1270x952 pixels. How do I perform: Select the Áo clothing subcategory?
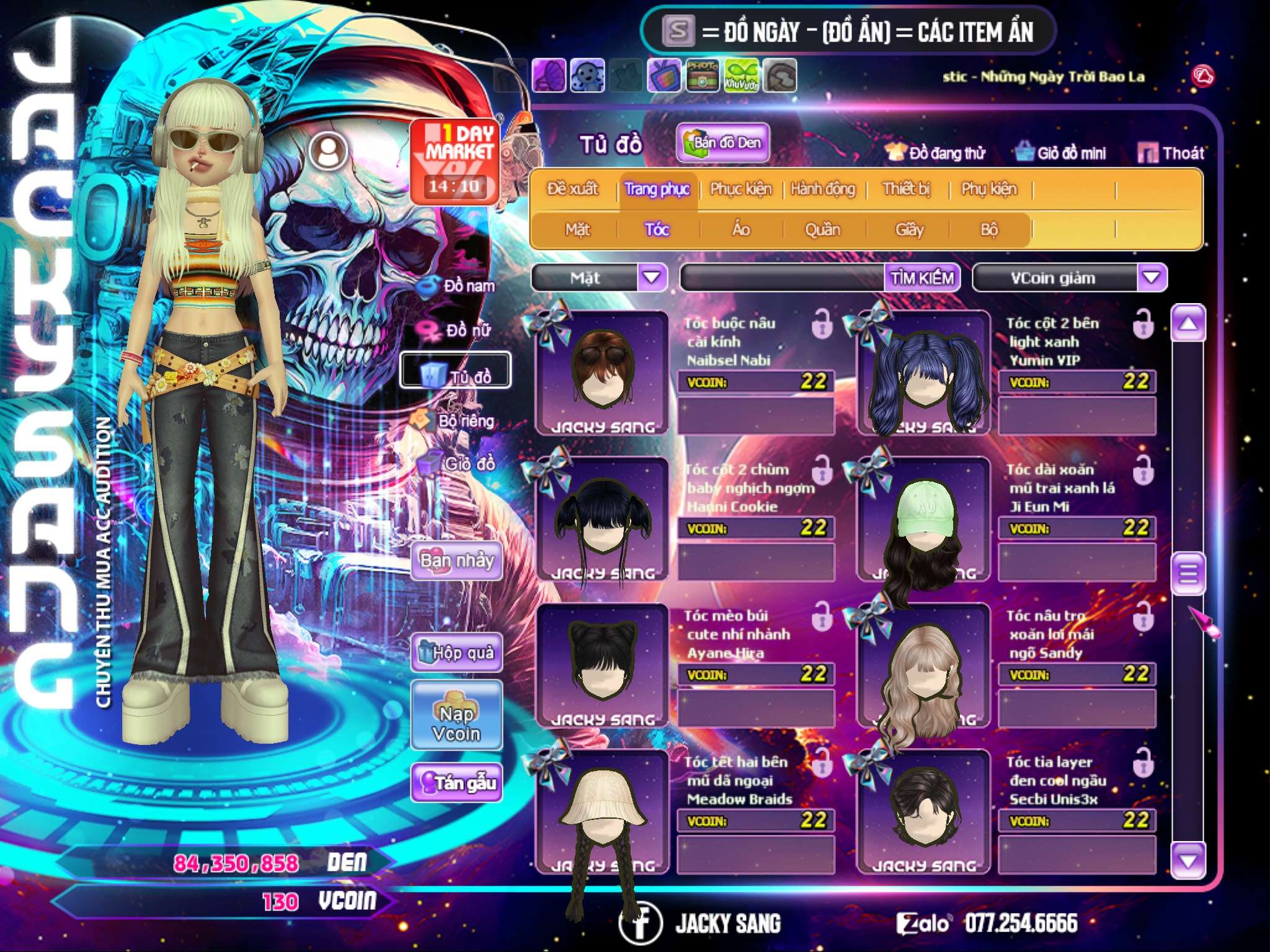[740, 230]
